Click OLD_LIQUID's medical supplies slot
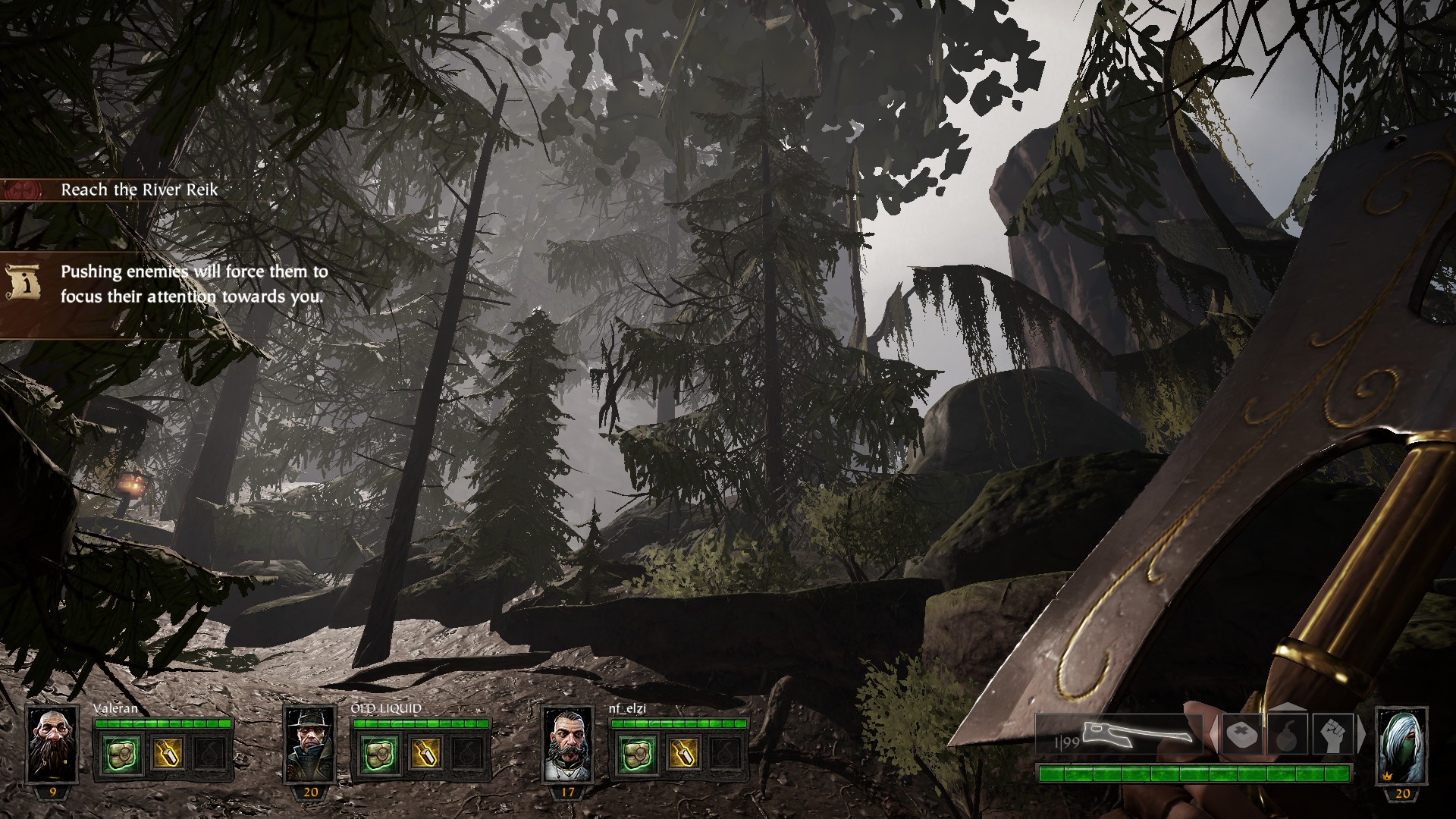 click(377, 753)
